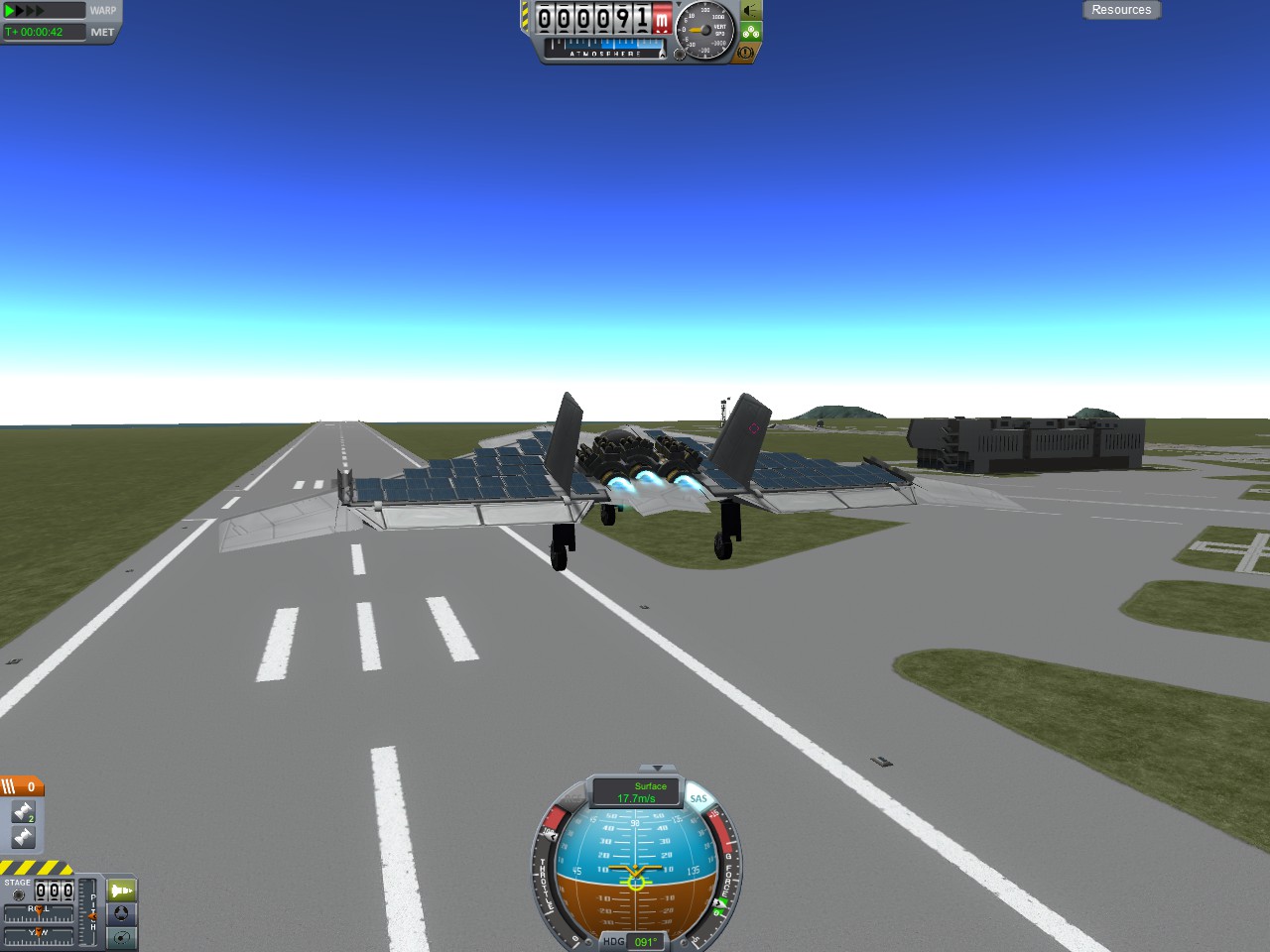The image size is (1270, 952).
Task: Click the precision control gauge icon
Action: click(121, 937)
